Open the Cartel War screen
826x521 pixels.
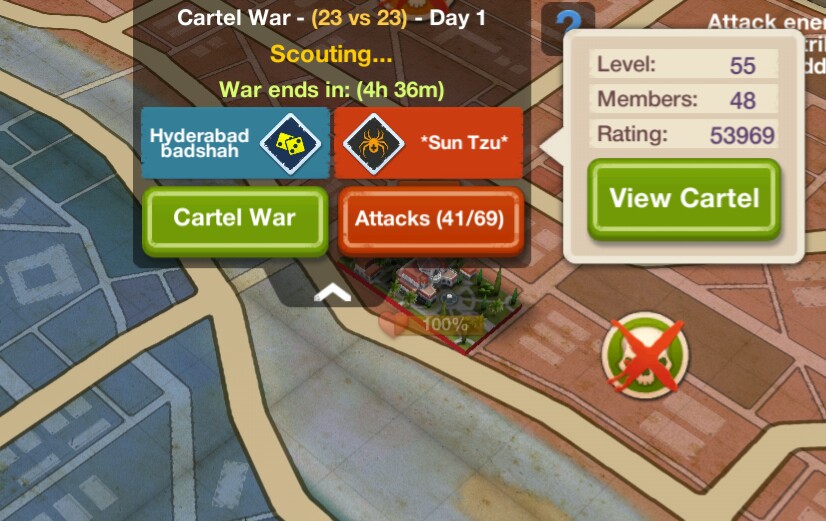pos(234,217)
